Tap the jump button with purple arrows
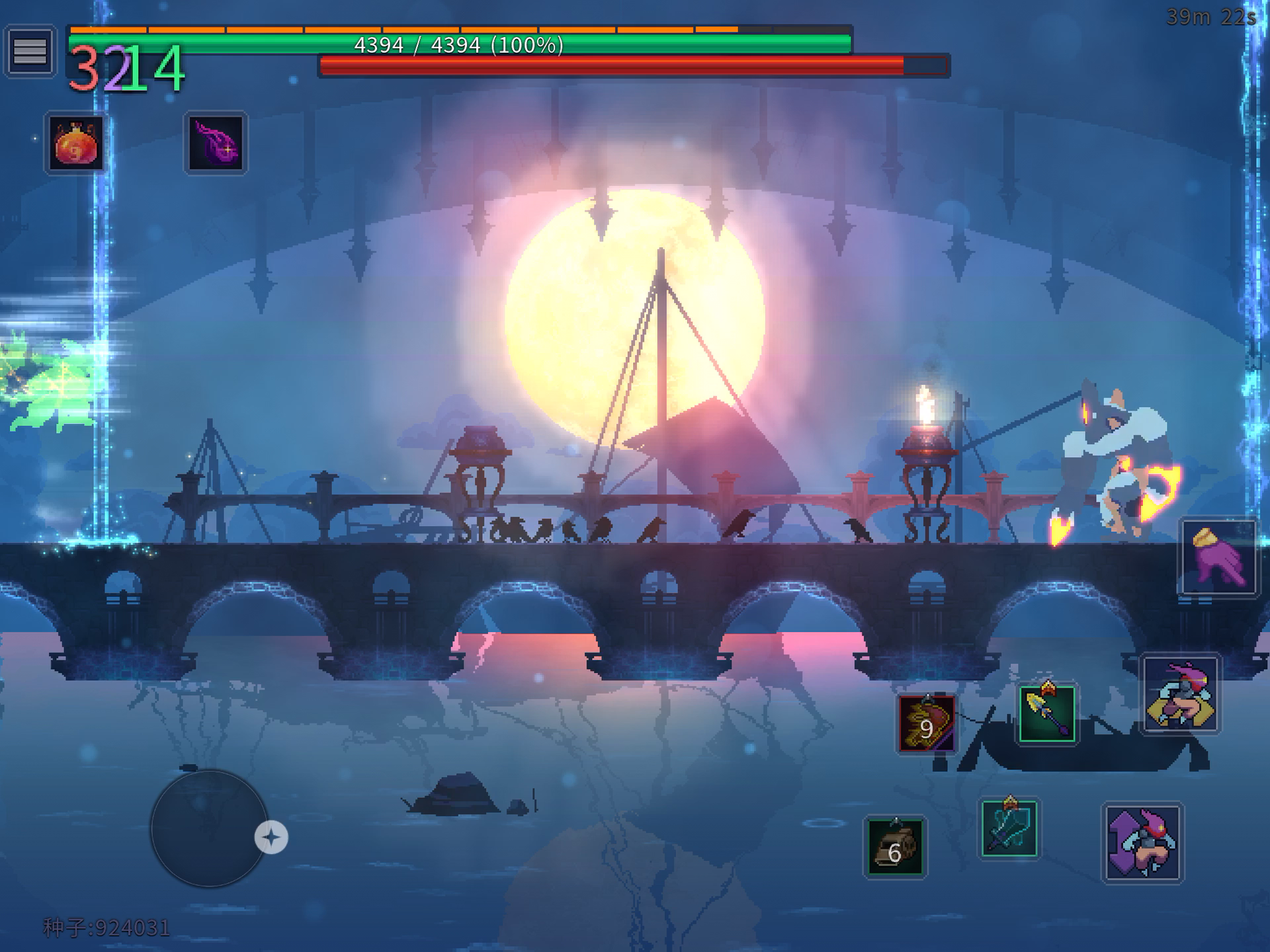Screen dimensions: 1270x952 1142,842
